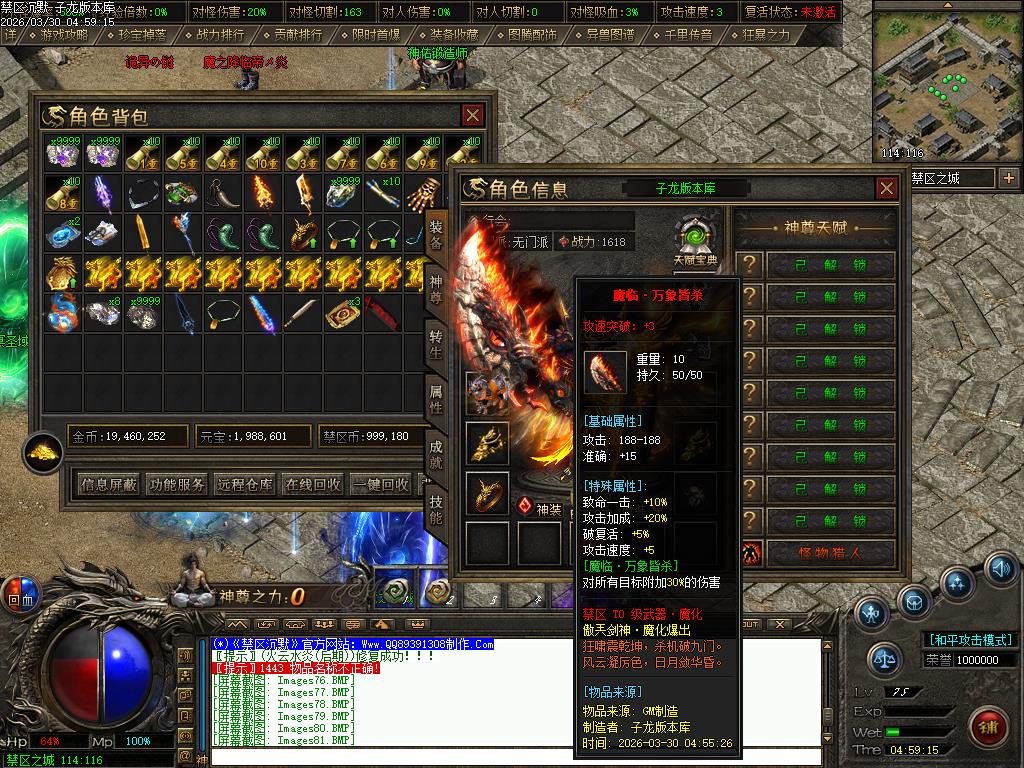
Task: Select the 成就 achievements tab
Action: (436, 455)
